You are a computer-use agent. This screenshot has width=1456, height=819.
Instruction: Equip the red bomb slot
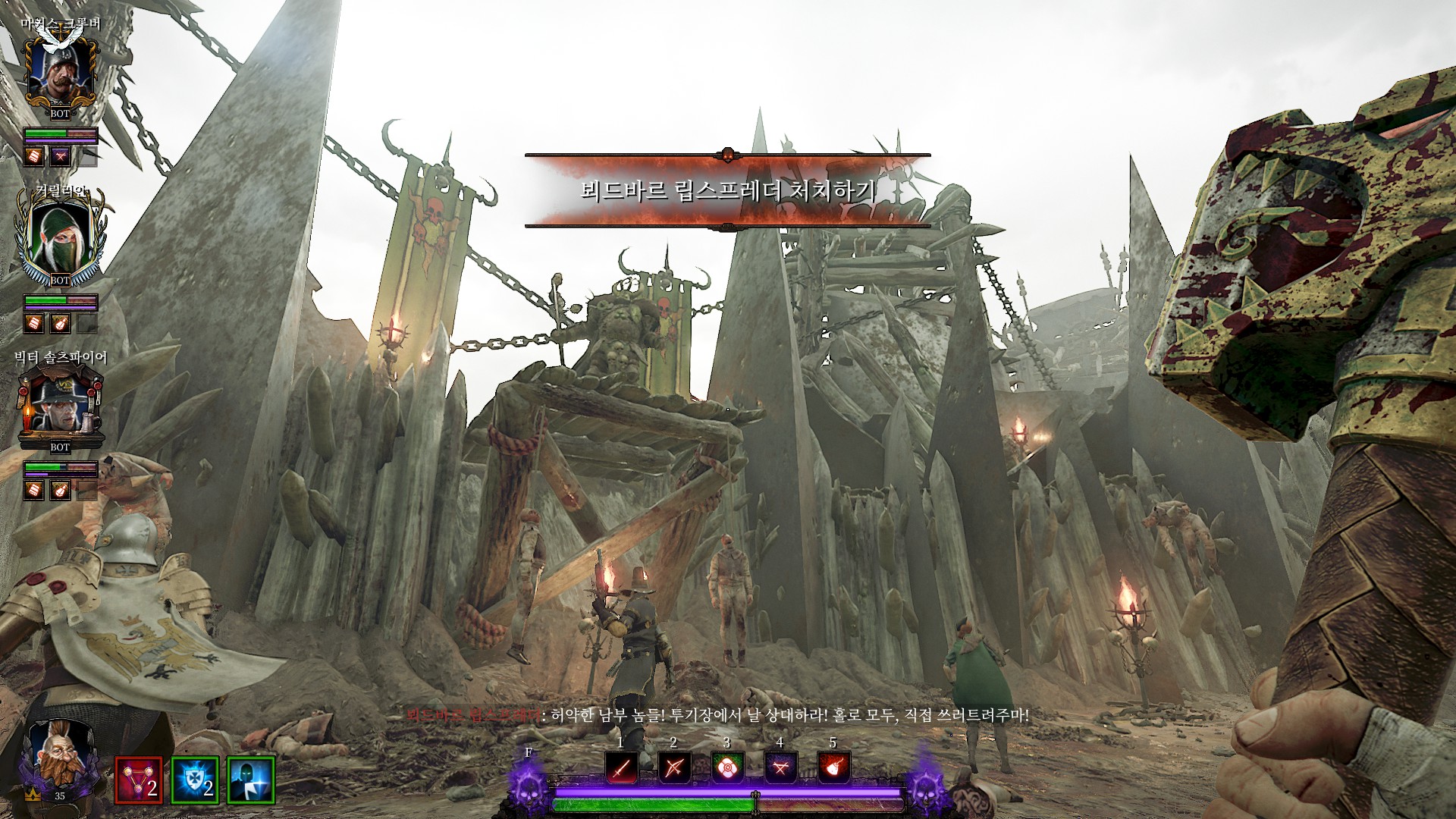[833, 768]
